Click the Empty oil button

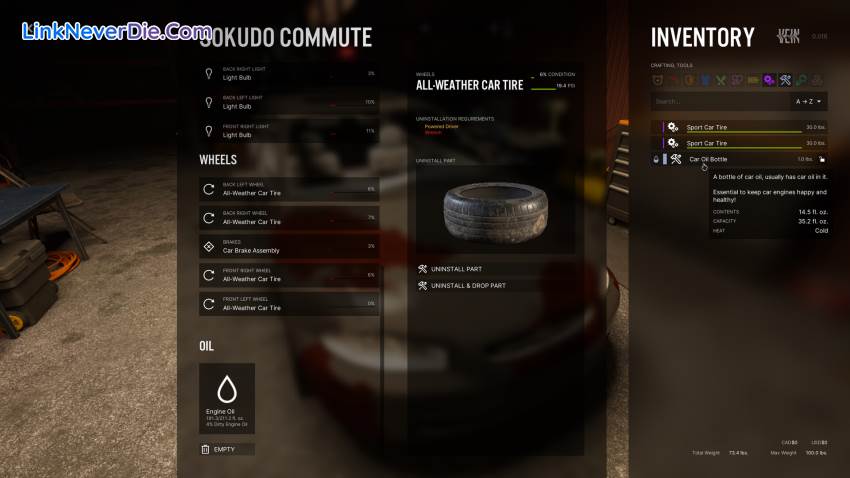click(x=227, y=449)
